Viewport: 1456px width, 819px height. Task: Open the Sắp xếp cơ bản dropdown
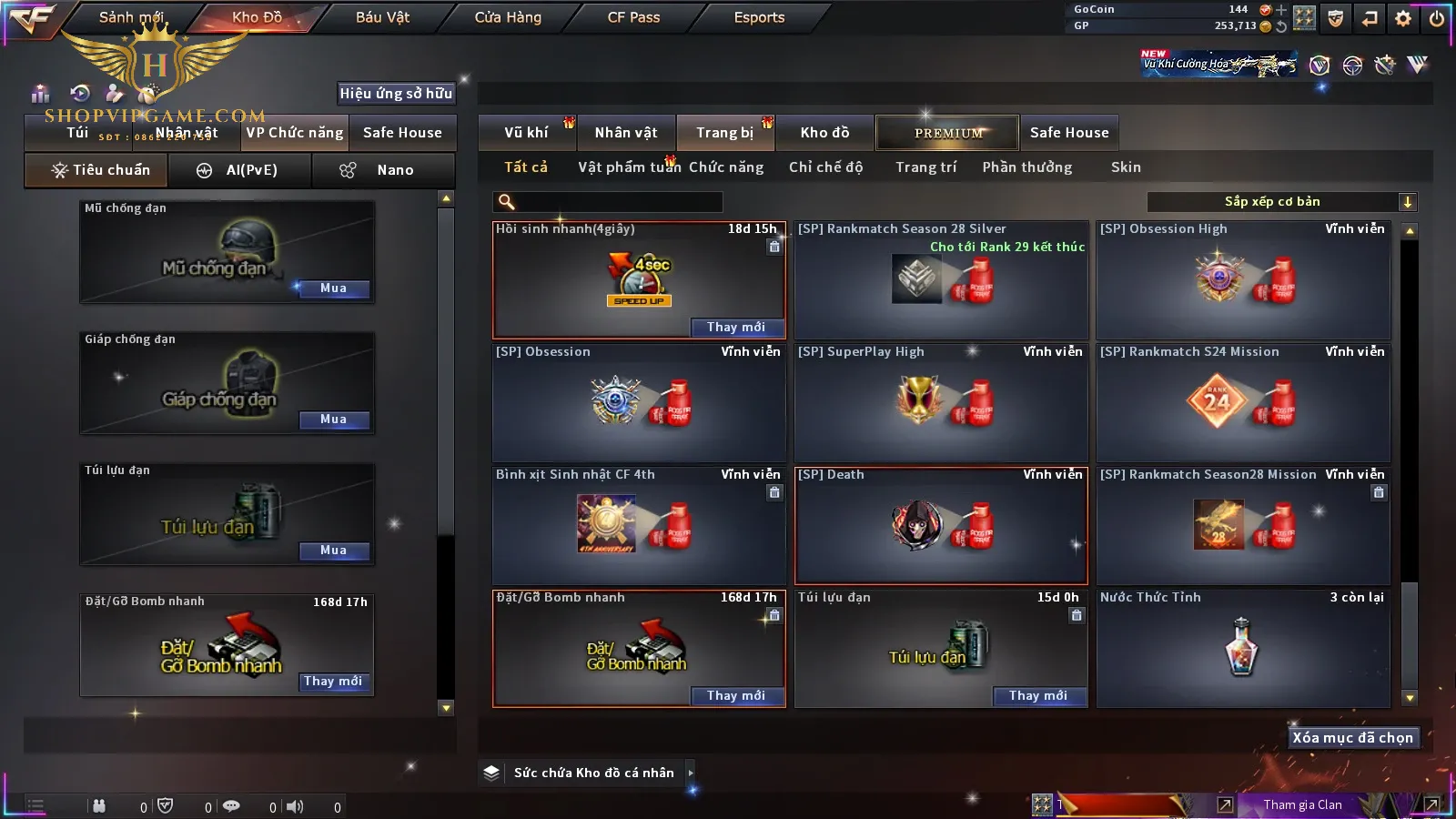click(1281, 202)
